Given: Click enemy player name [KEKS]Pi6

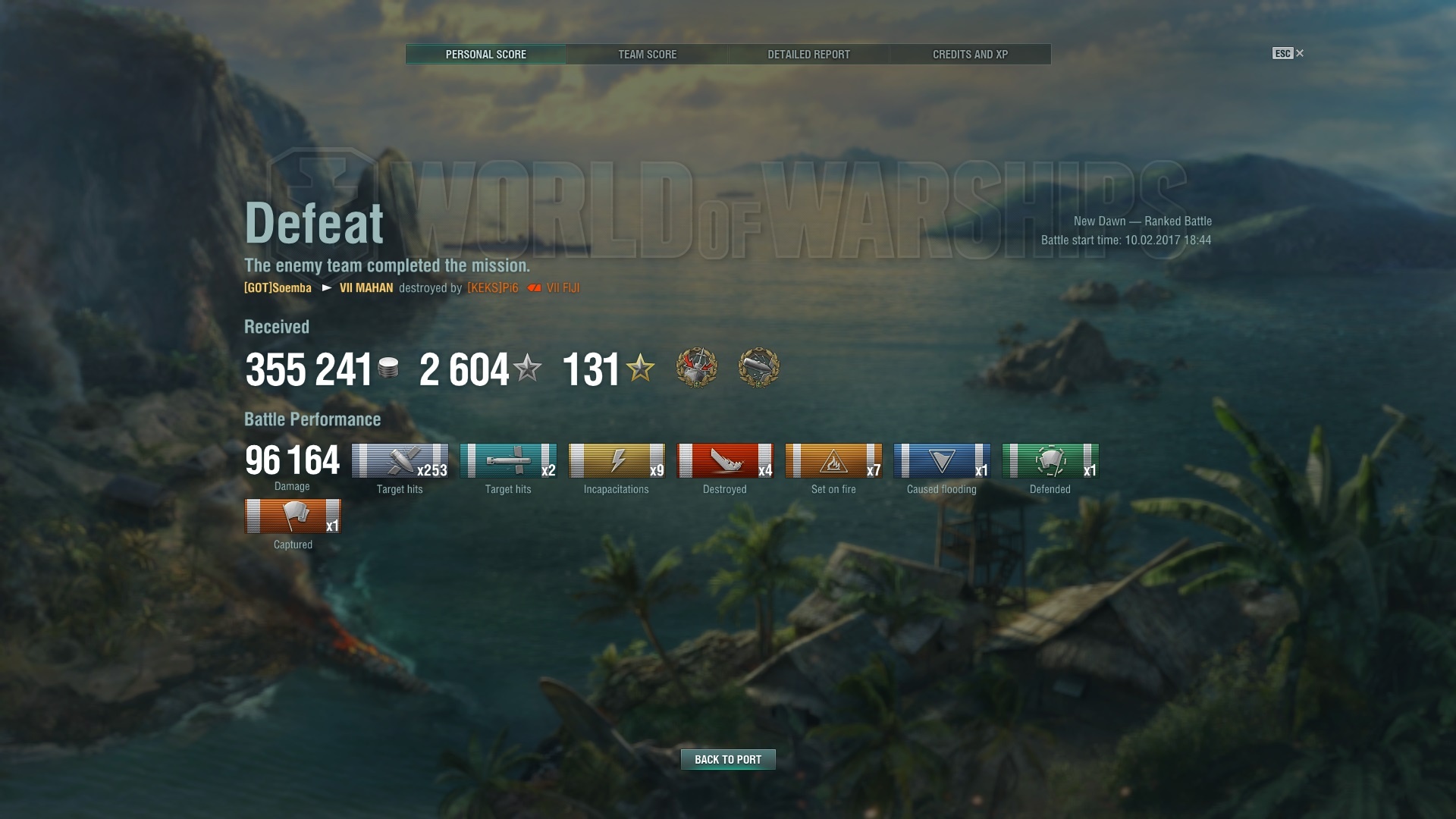Looking at the screenshot, I should pyautogui.click(x=493, y=288).
